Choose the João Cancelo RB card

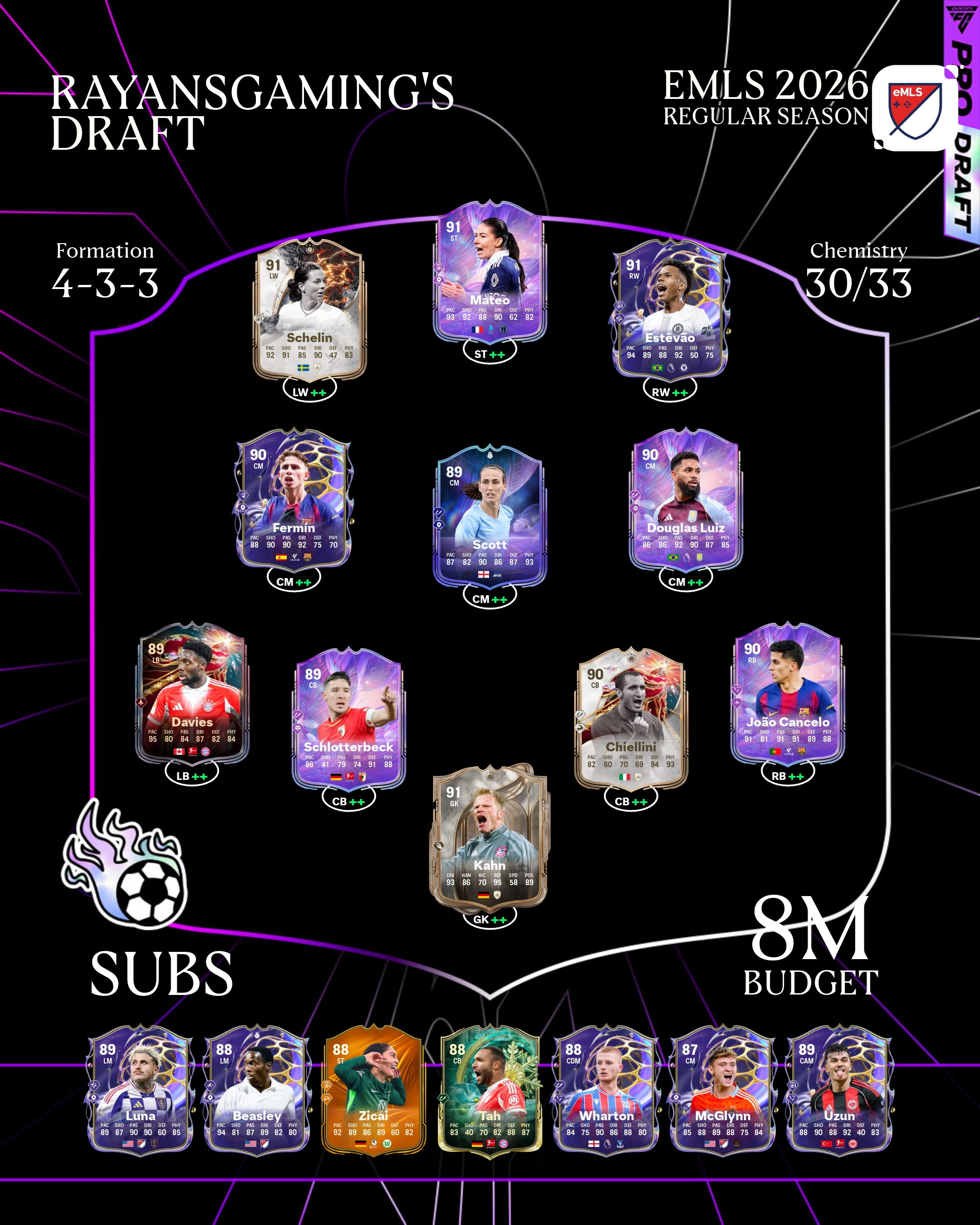[788, 694]
